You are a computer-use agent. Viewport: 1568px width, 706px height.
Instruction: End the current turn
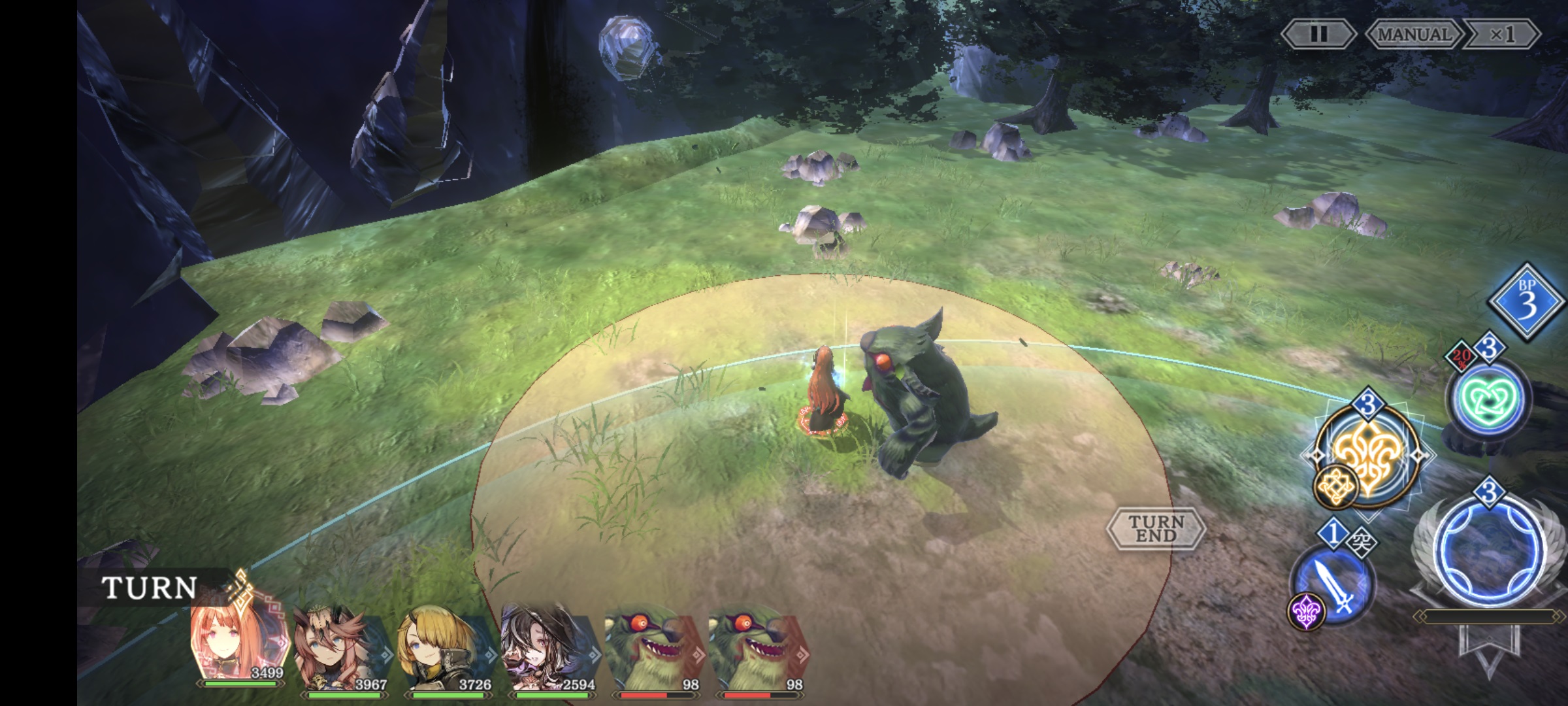[1156, 528]
